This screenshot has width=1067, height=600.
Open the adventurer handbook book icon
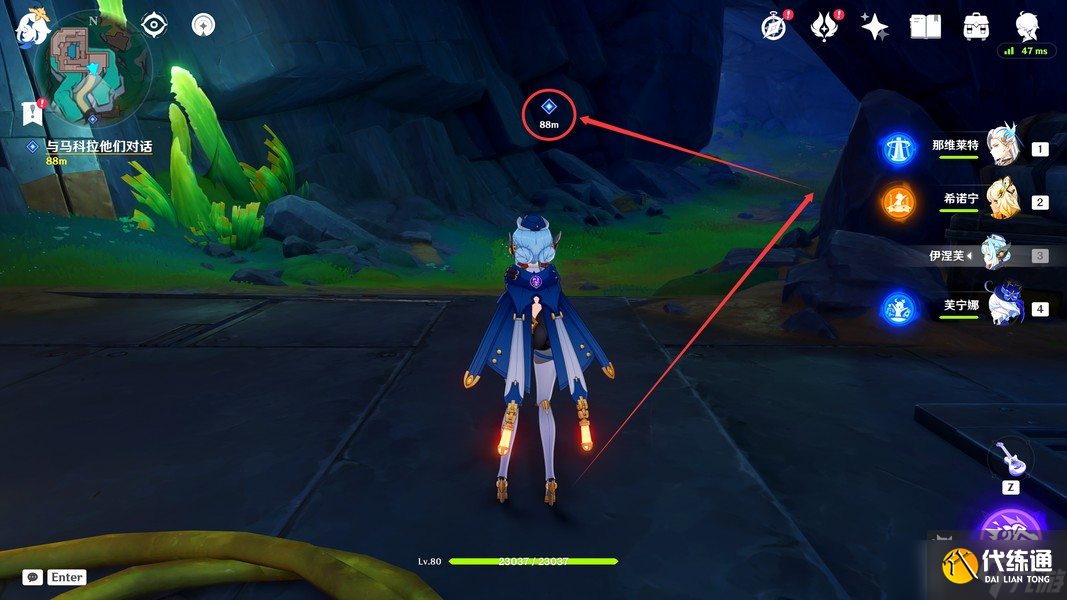click(x=925, y=27)
